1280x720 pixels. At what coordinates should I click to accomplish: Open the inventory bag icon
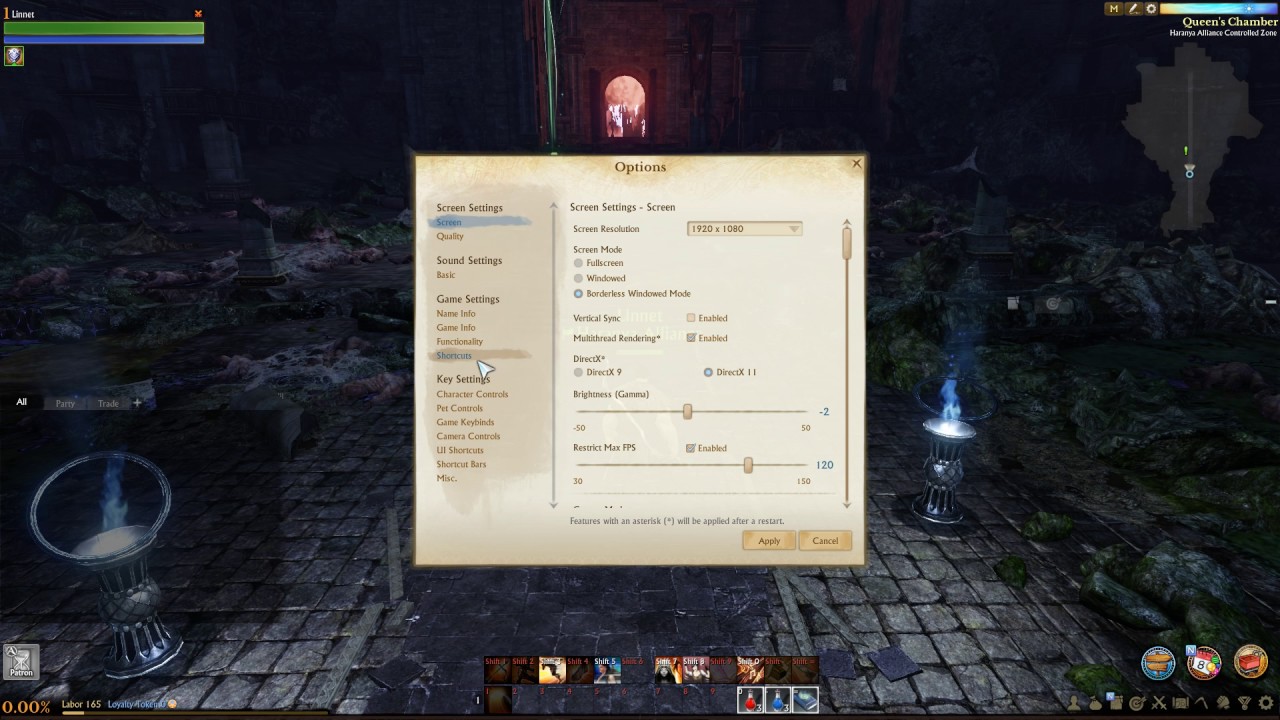point(1096,703)
